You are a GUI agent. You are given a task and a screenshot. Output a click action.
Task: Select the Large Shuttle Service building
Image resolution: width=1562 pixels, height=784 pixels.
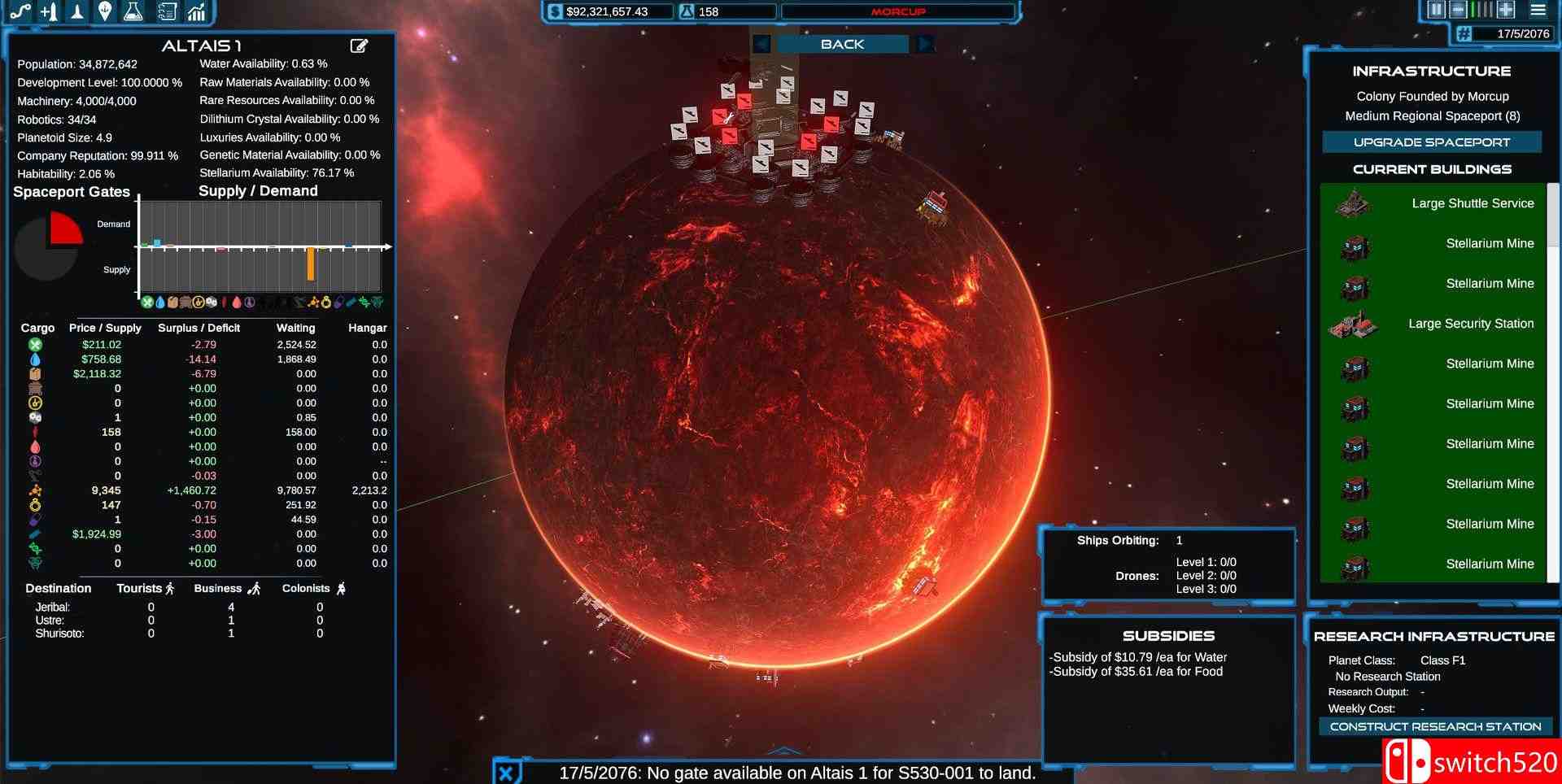[1433, 203]
